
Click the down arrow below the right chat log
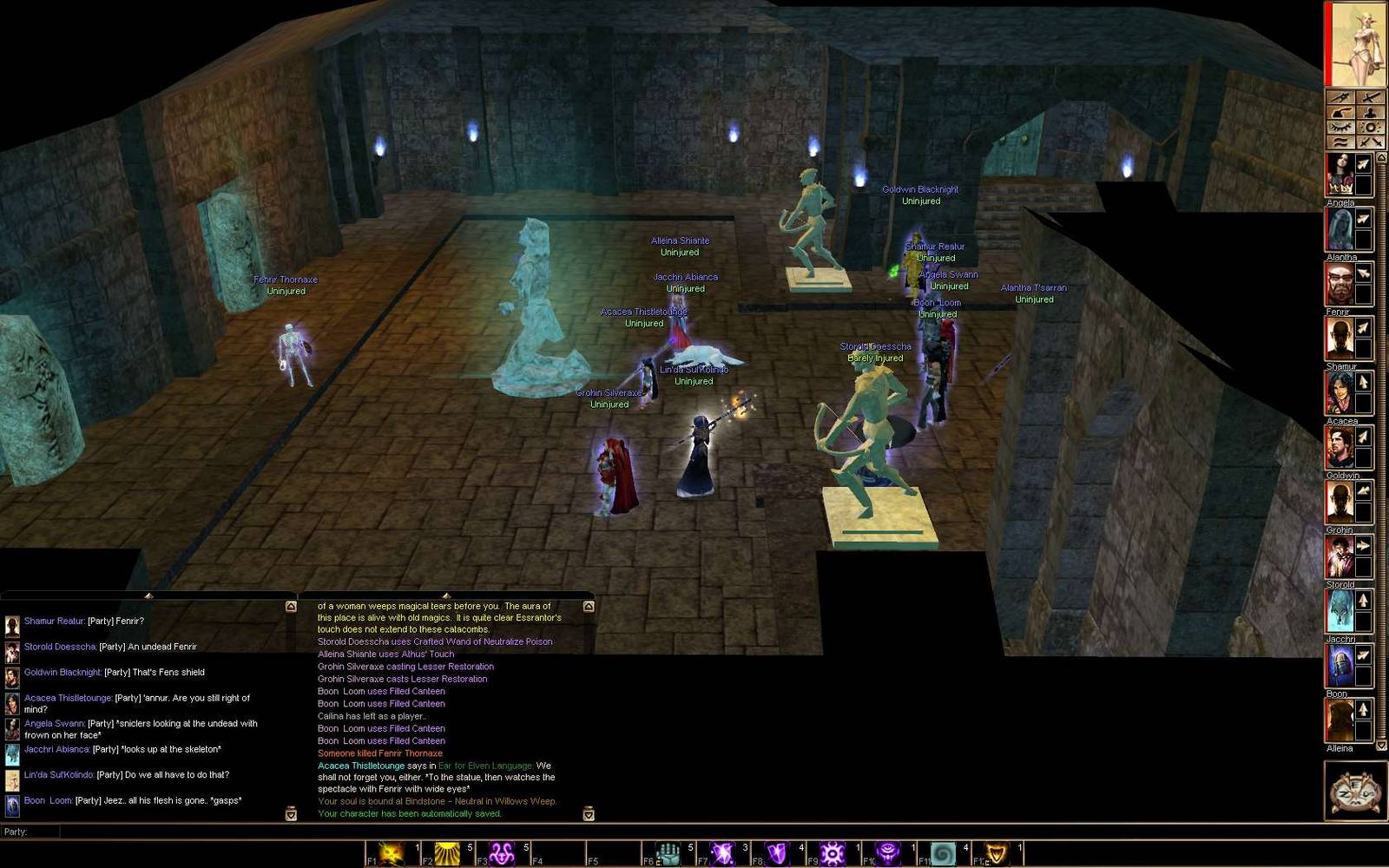[589, 814]
